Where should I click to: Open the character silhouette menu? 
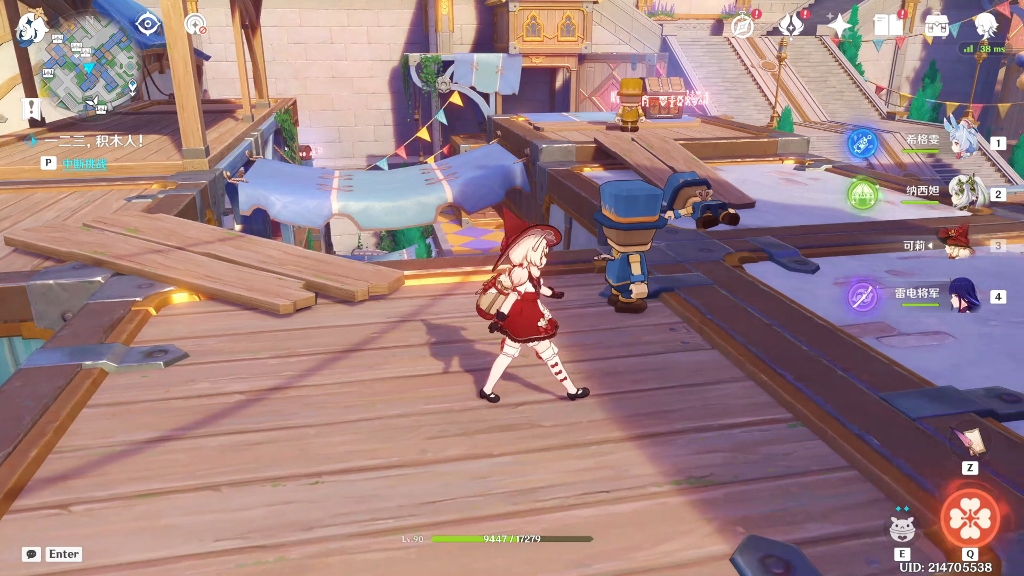pyautogui.click(x=986, y=25)
